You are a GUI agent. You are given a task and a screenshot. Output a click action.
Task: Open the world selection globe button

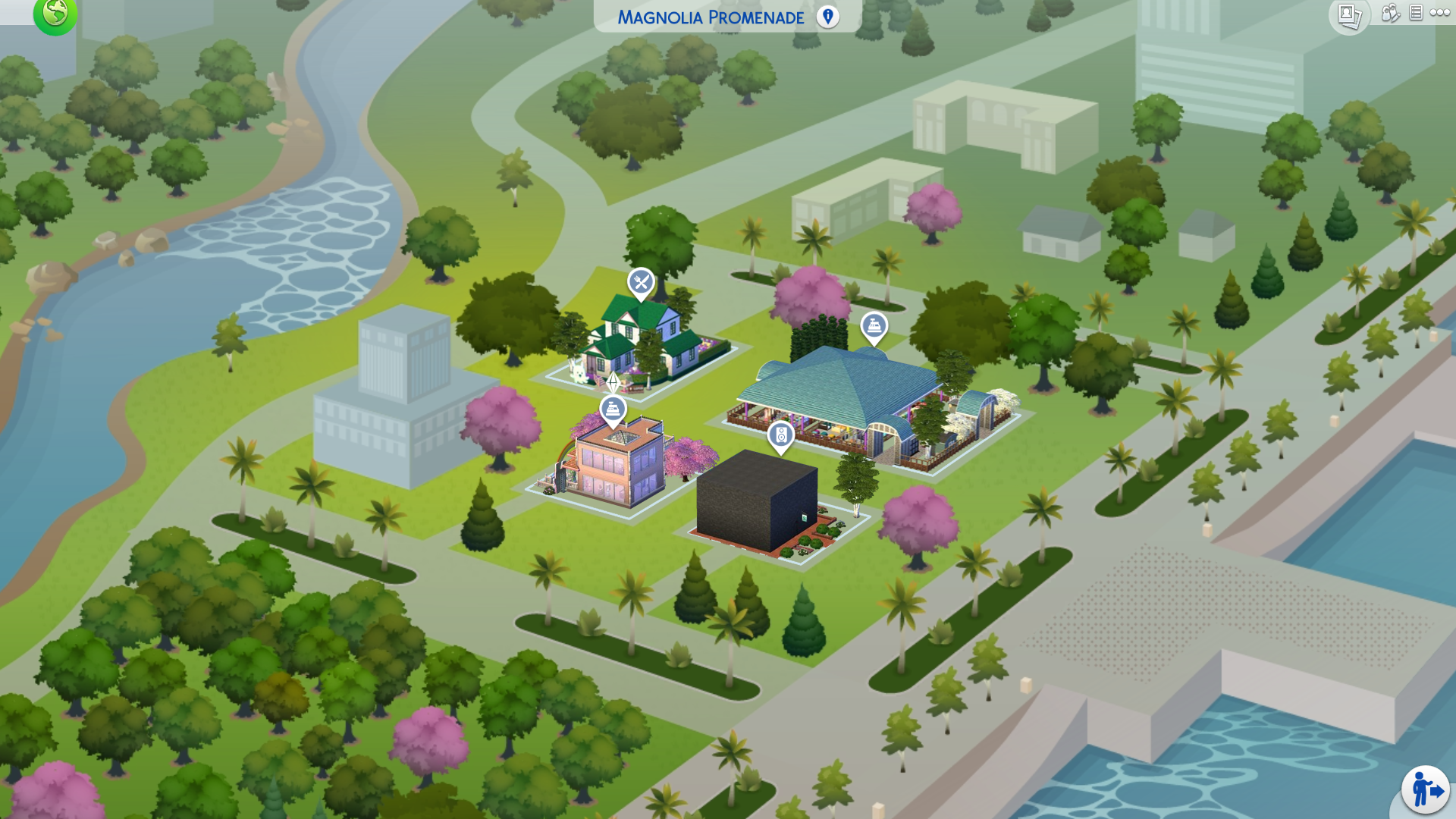click(x=55, y=14)
